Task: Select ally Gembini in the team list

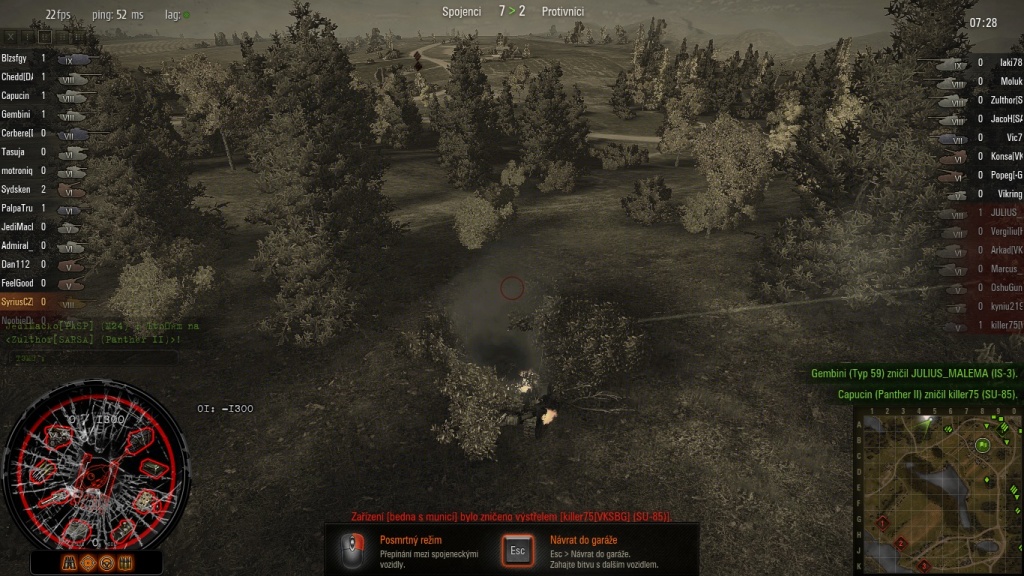Action: pyautogui.click(x=18, y=115)
